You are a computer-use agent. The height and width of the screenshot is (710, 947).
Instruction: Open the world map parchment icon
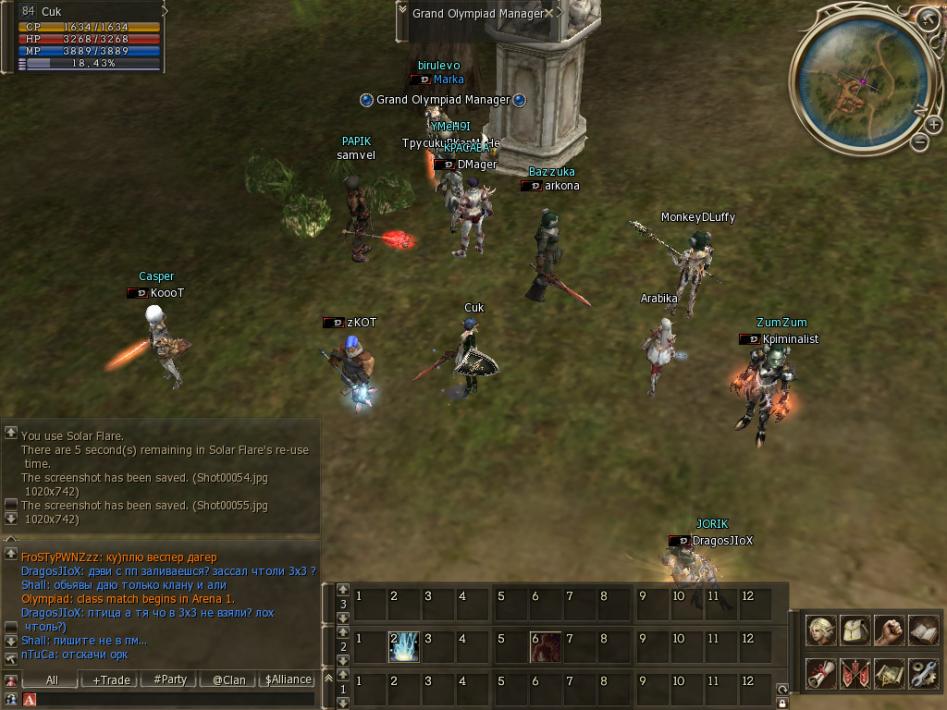click(889, 673)
